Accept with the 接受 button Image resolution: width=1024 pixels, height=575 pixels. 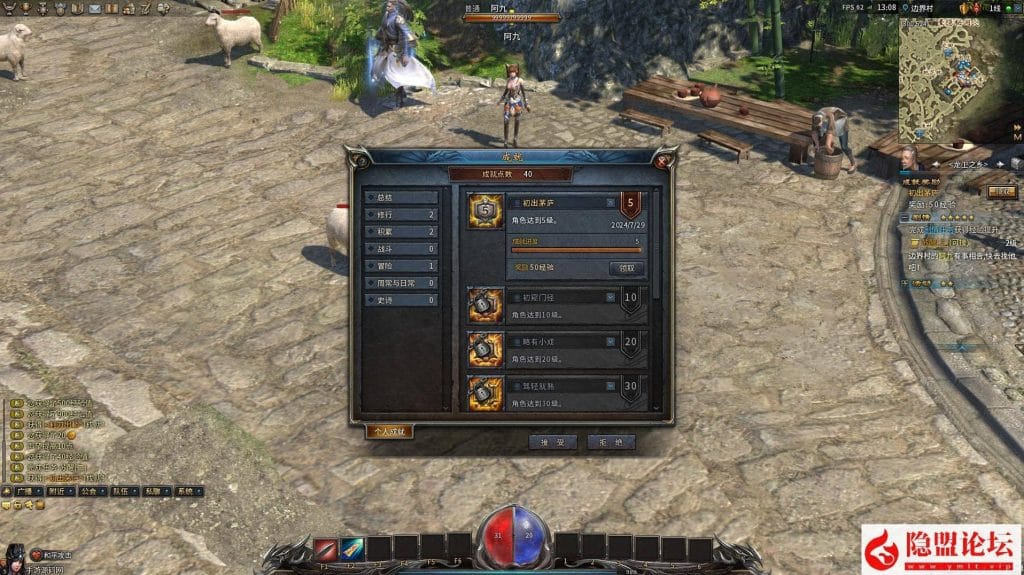tap(553, 441)
